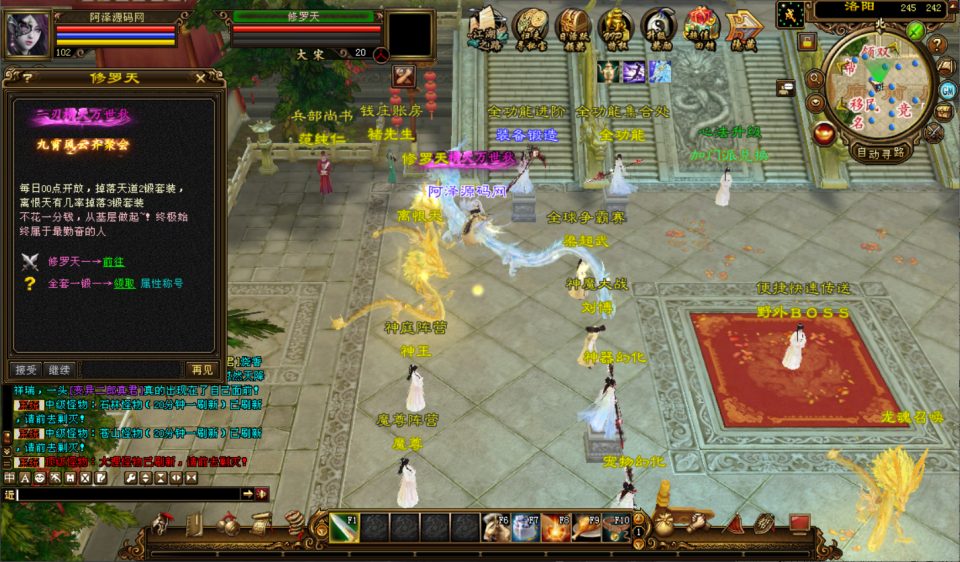The height and width of the screenshot is (562, 960).
Task: Open the red gift box icon
Action: [x=701, y=26]
